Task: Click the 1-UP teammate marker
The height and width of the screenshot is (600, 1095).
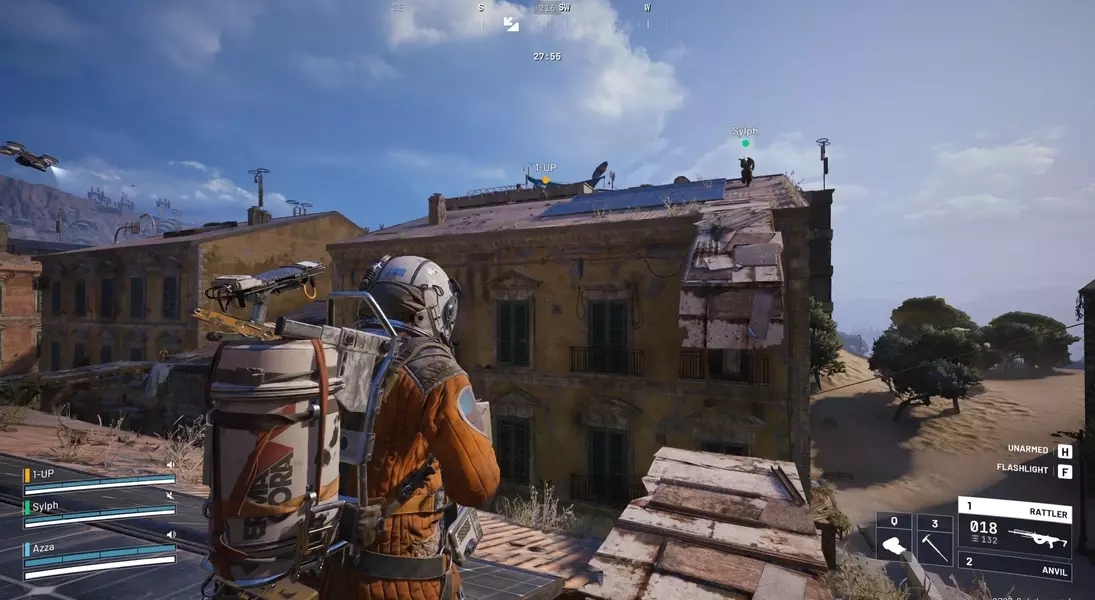Action: 545,180
